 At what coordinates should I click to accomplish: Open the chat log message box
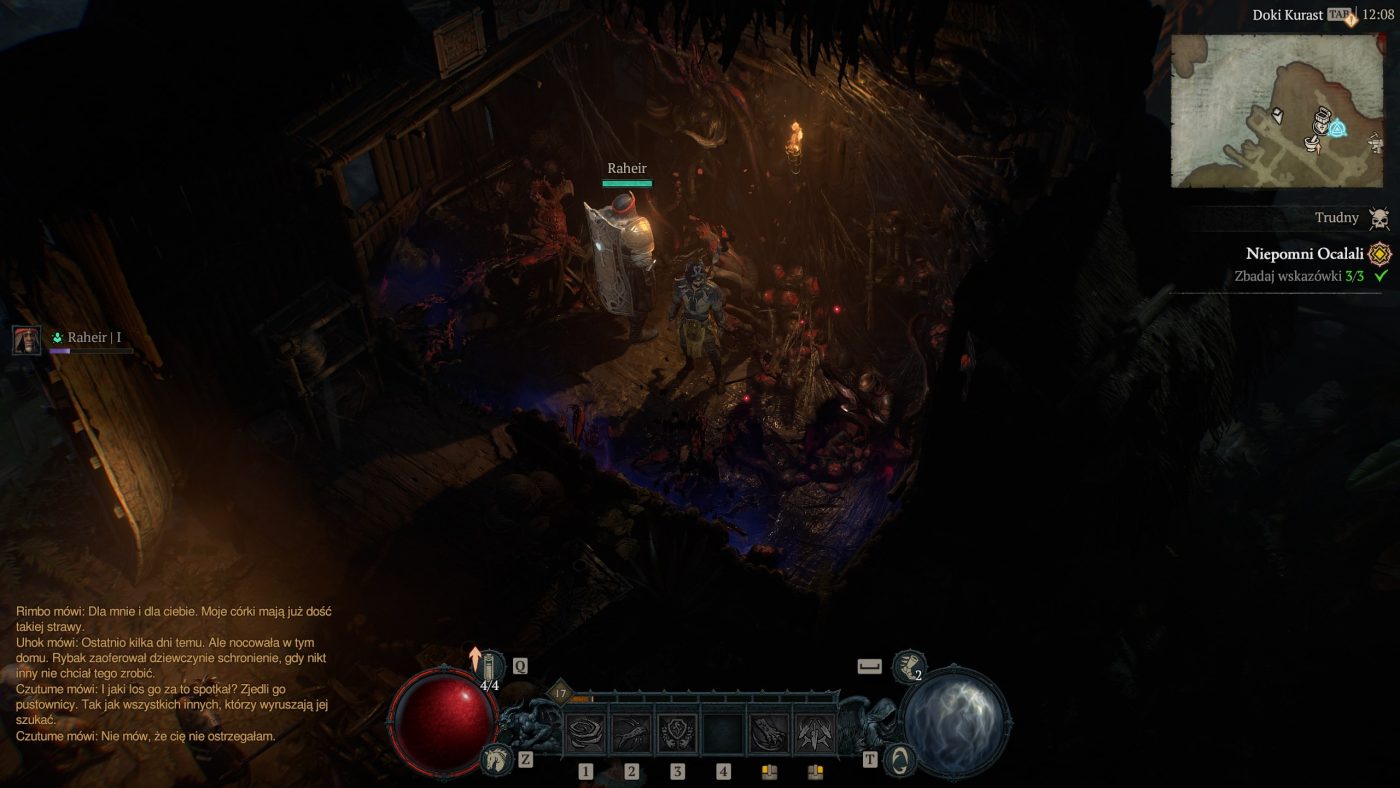coord(174,673)
